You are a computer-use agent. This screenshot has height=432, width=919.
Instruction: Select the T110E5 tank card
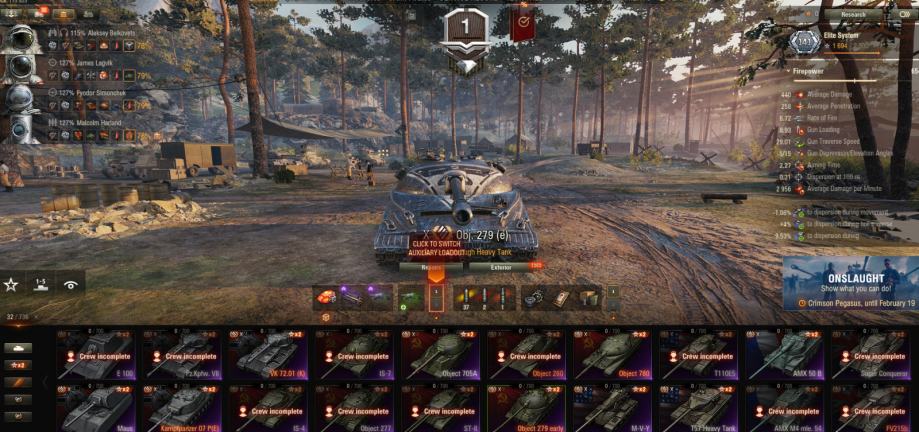click(x=698, y=355)
